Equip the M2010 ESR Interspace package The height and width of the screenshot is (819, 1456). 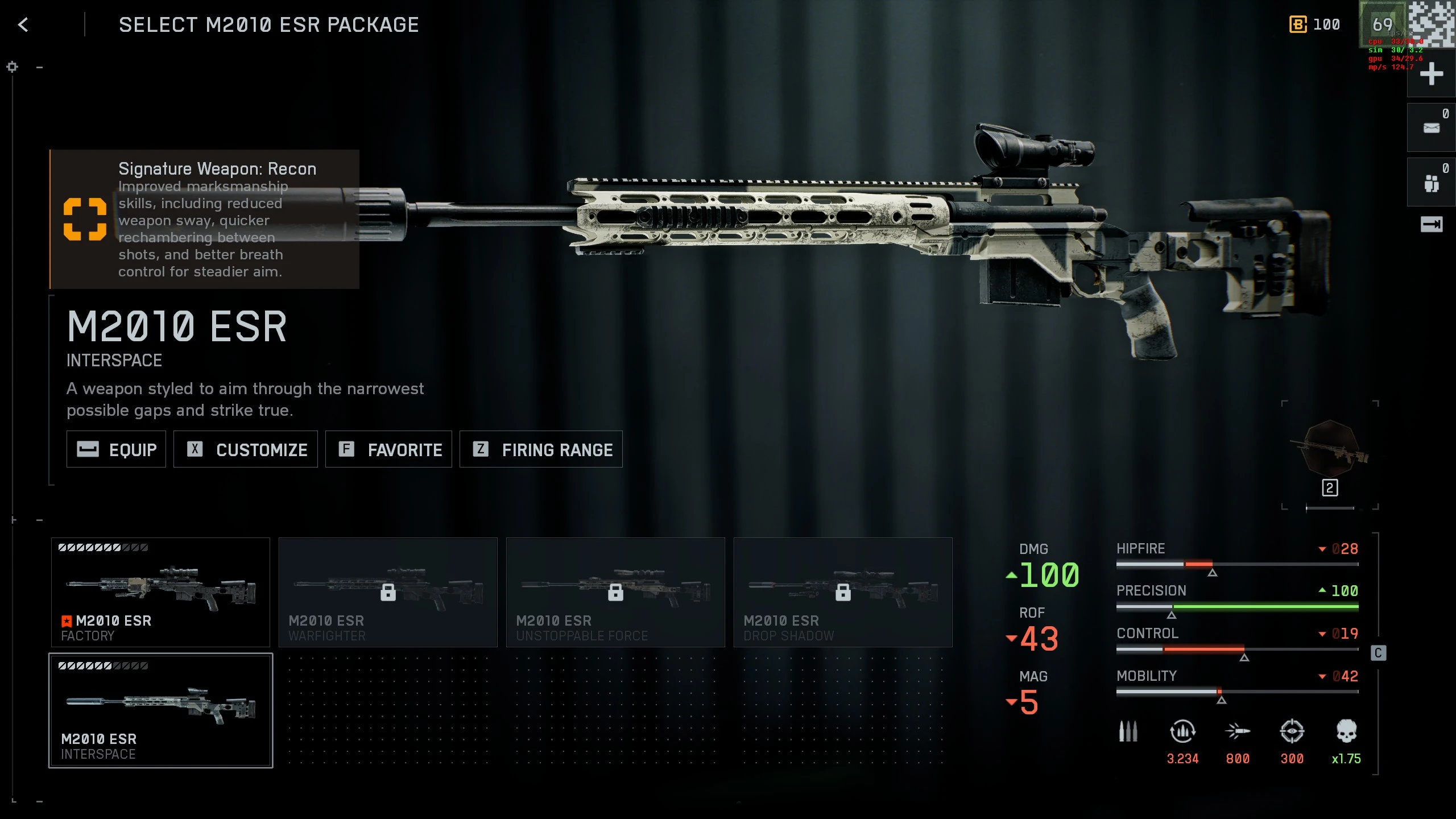(x=116, y=449)
